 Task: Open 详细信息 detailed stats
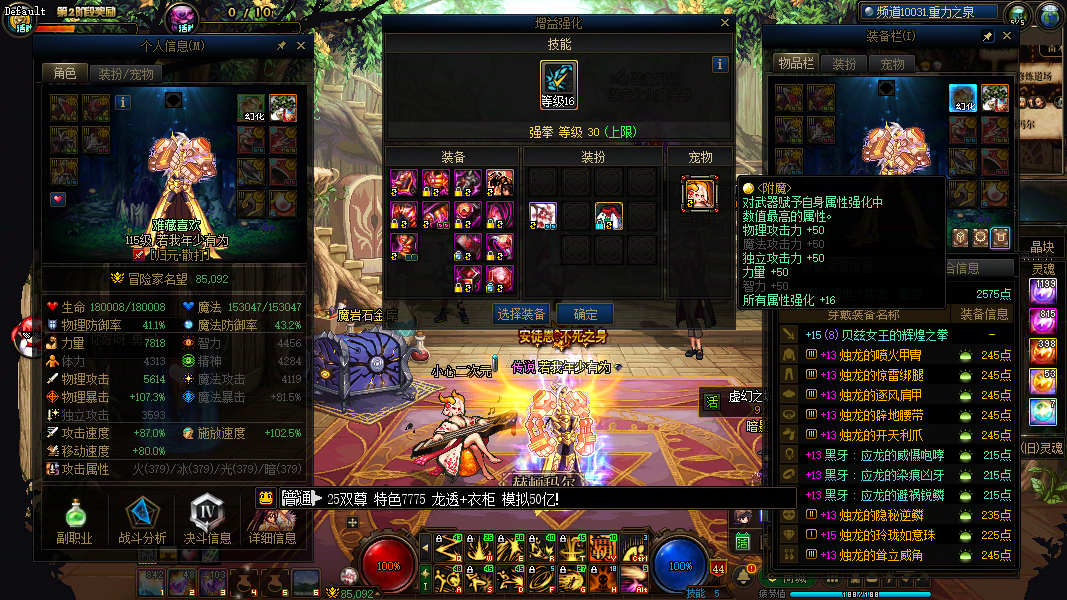[x=272, y=521]
